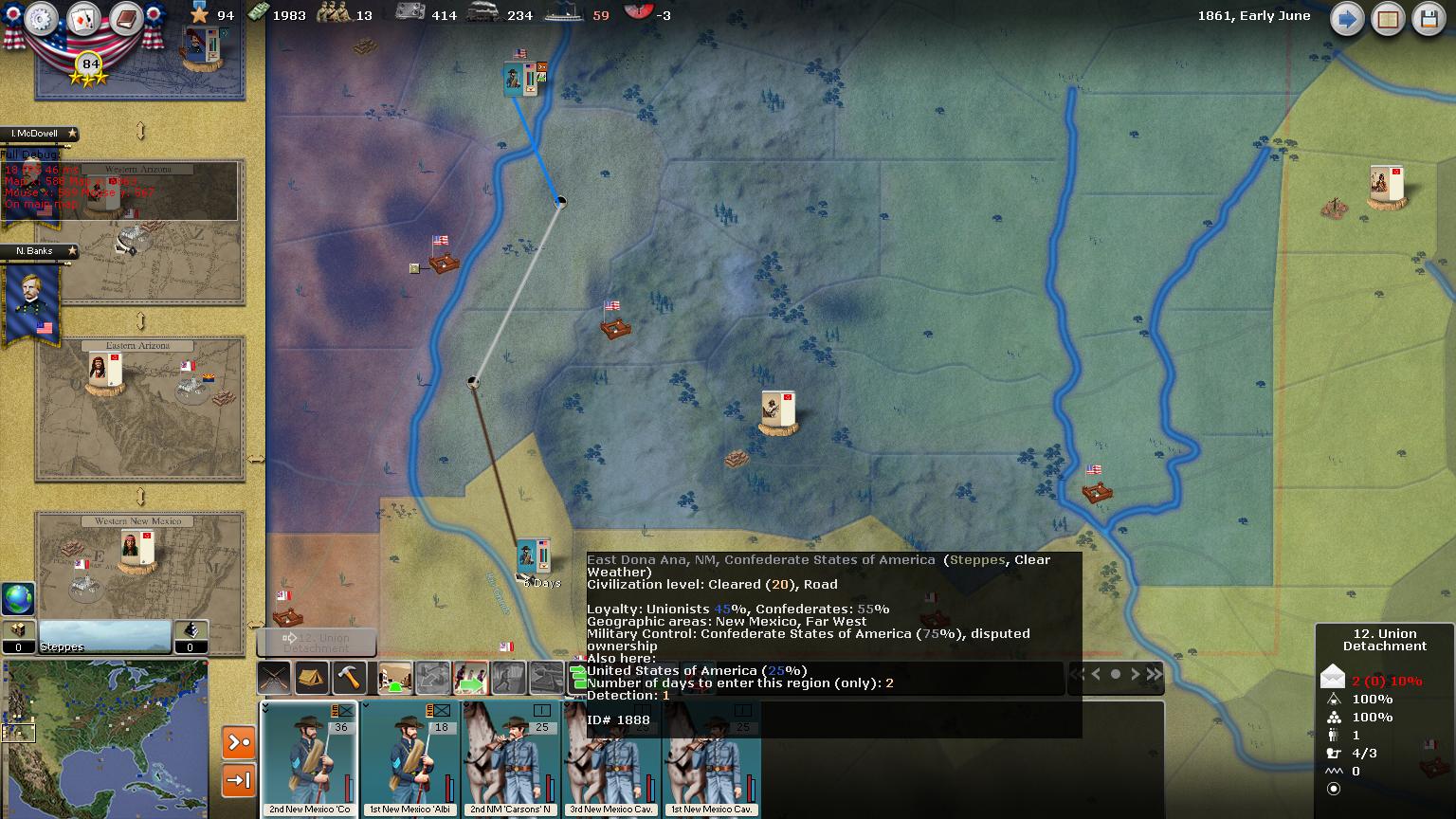End the turn with blue arrow button

(x=1346, y=19)
